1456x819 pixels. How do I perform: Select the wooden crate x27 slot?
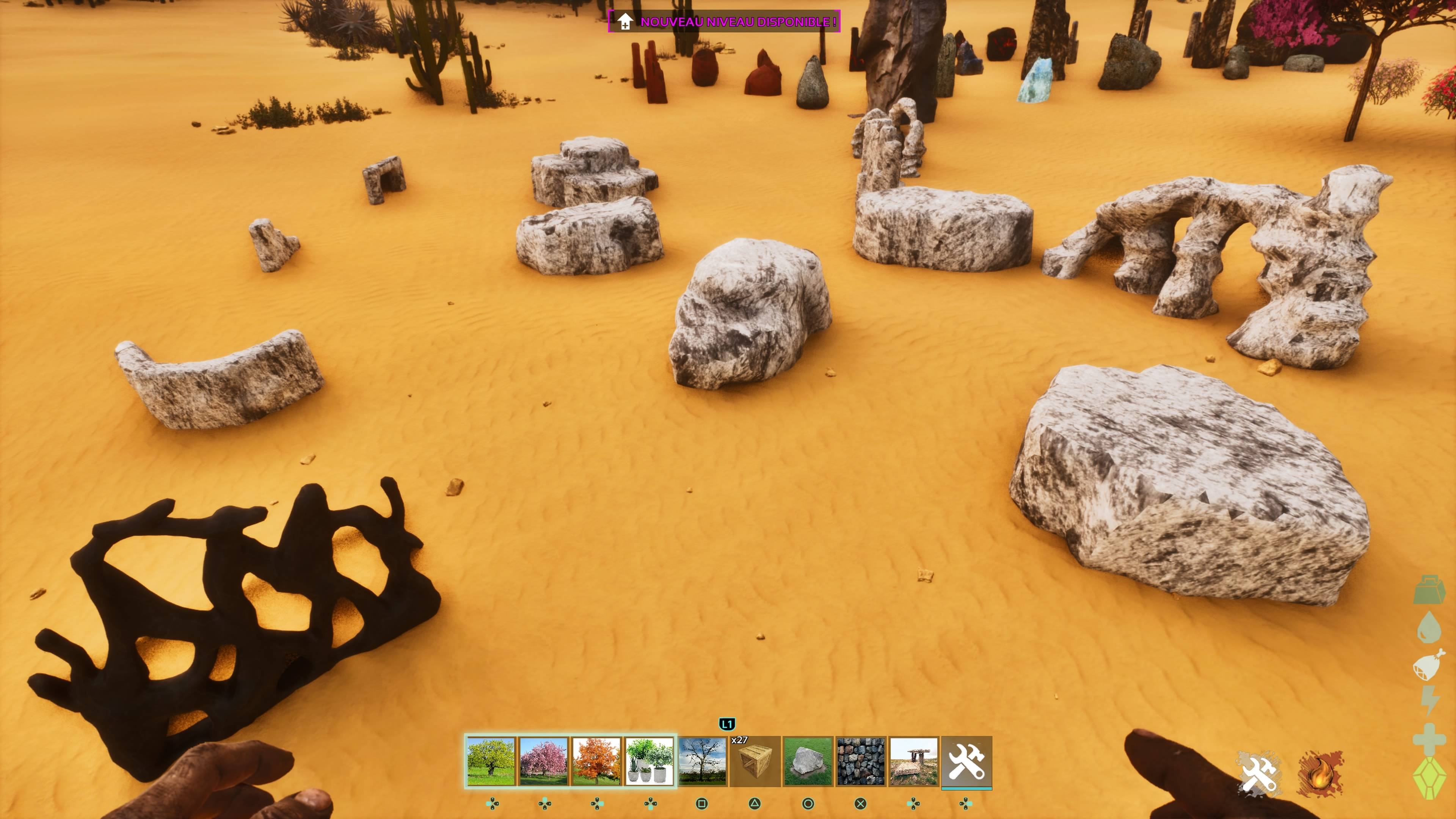(755, 761)
